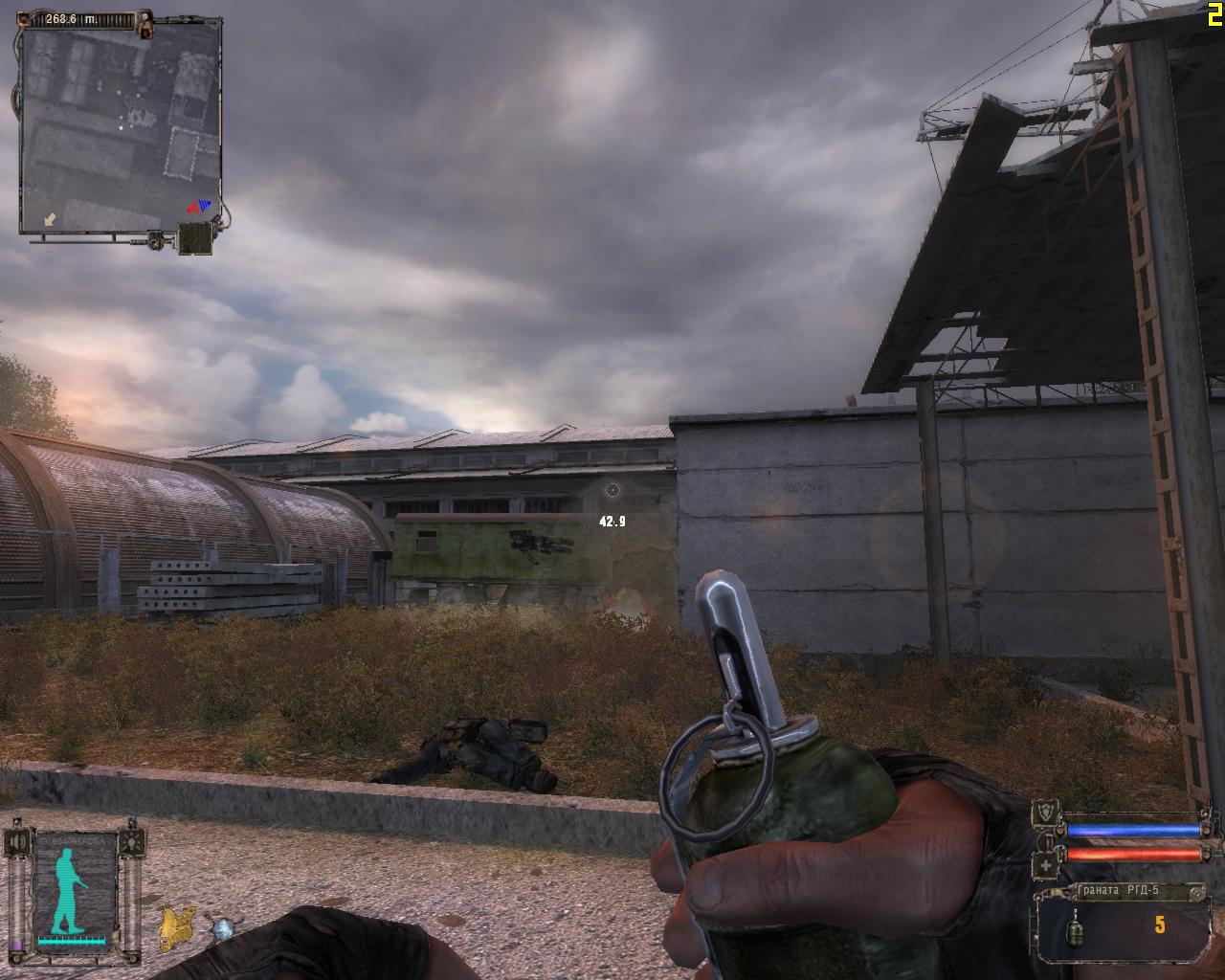The image size is (1225, 980).
Task: Click the white cross health icon
Action: click(x=1047, y=865)
